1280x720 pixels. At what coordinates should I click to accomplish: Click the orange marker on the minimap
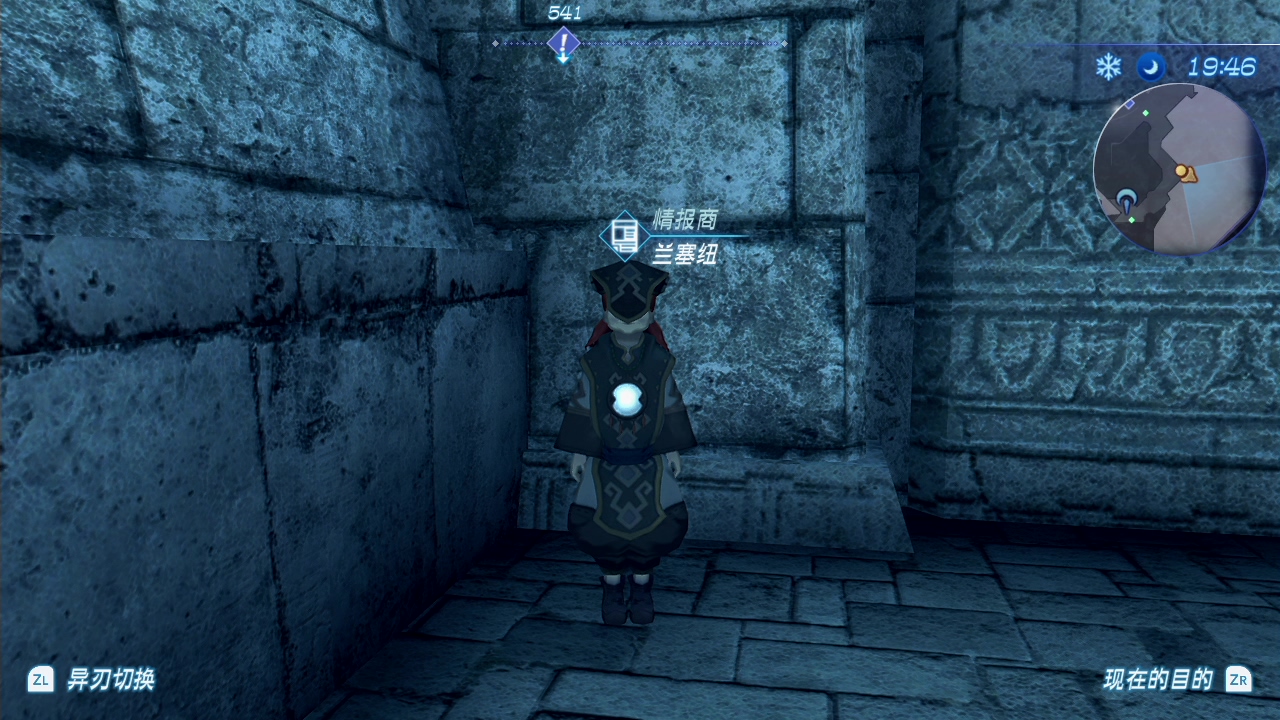(1185, 173)
